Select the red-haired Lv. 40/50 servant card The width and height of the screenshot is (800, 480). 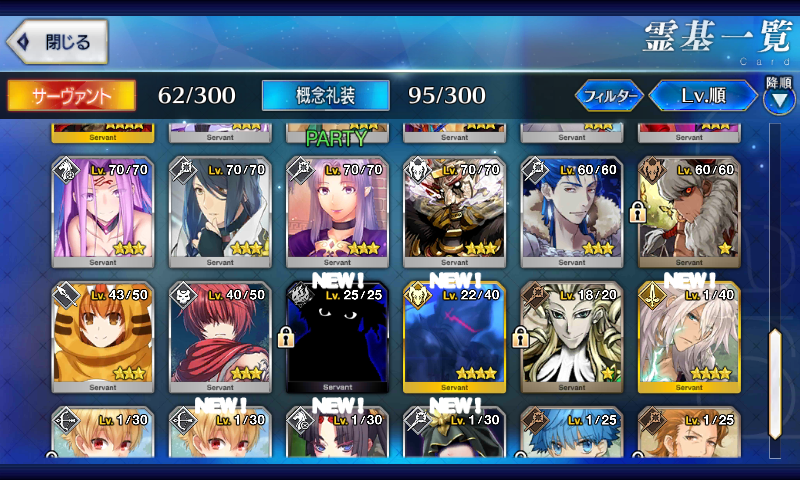(x=220, y=337)
